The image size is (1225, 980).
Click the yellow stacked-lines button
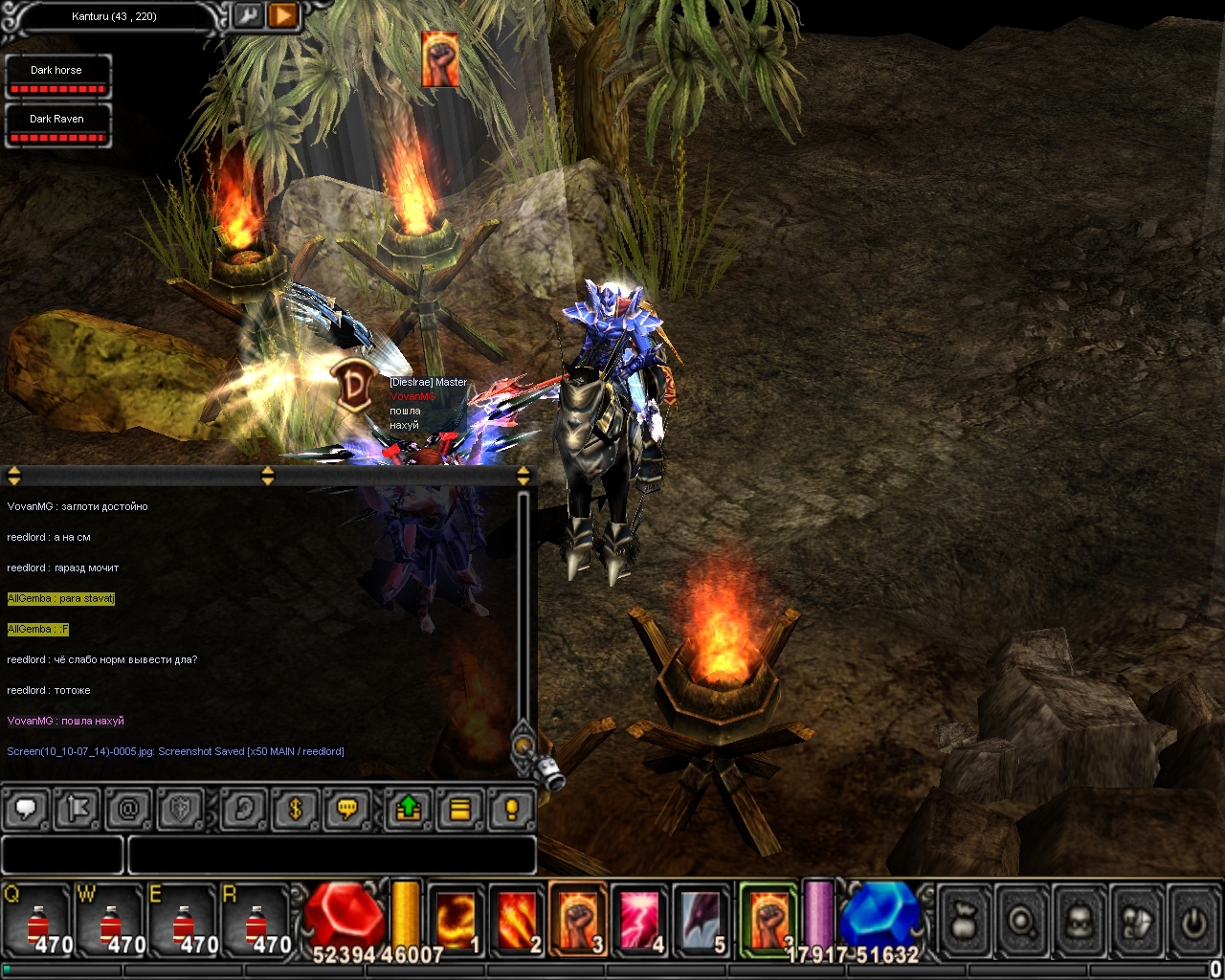click(460, 810)
